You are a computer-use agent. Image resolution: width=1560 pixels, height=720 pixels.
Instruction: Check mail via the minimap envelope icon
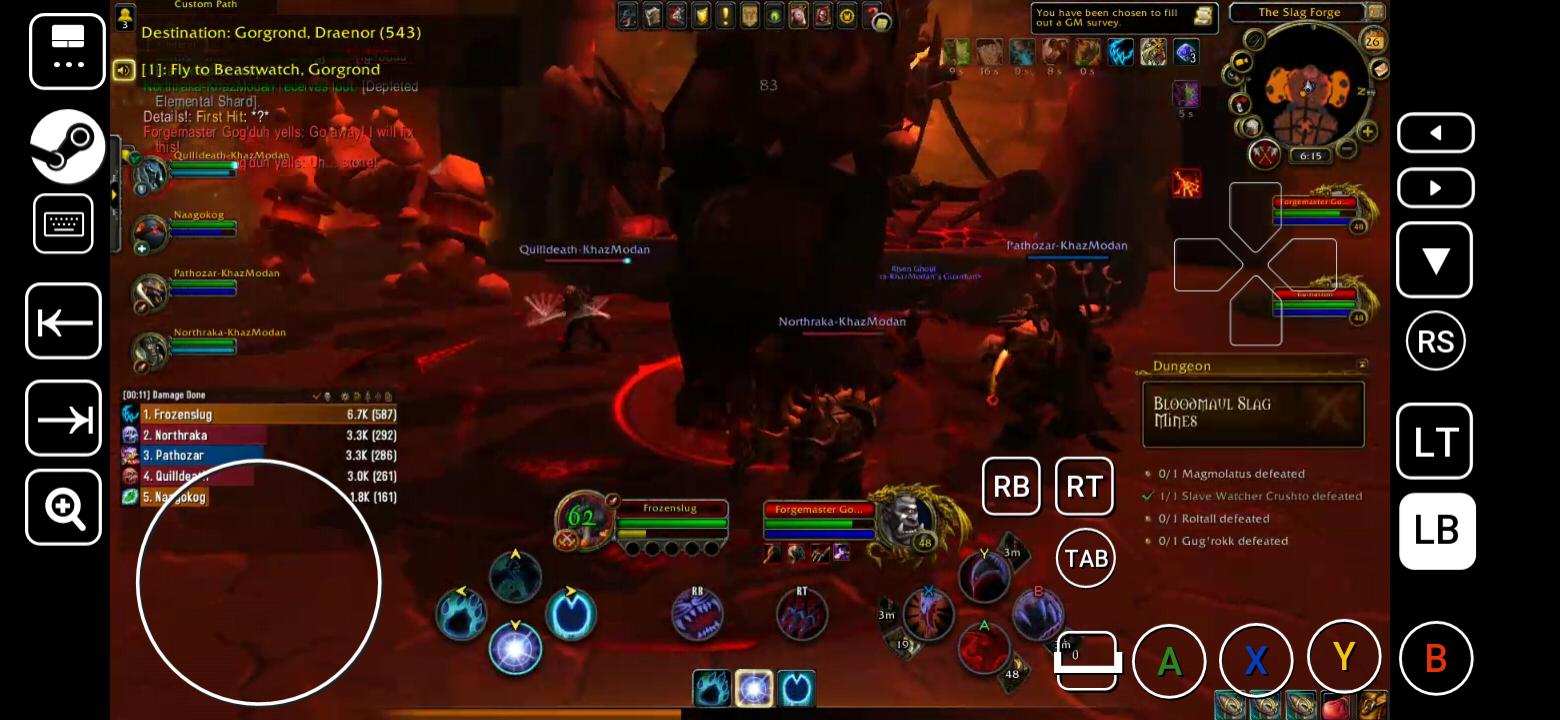pyautogui.click(x=1381, y=69)
